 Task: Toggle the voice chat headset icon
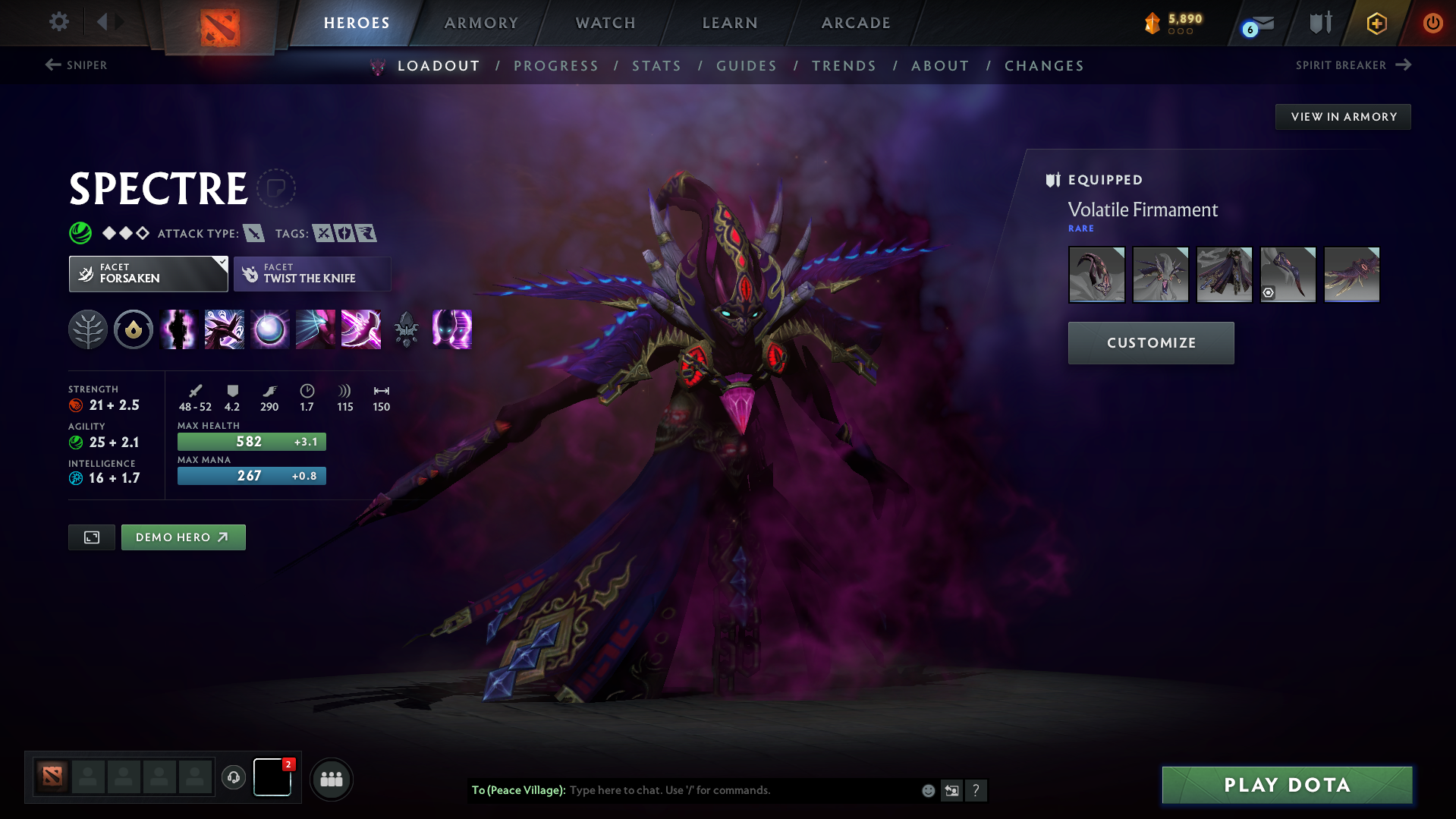point(234,778)
